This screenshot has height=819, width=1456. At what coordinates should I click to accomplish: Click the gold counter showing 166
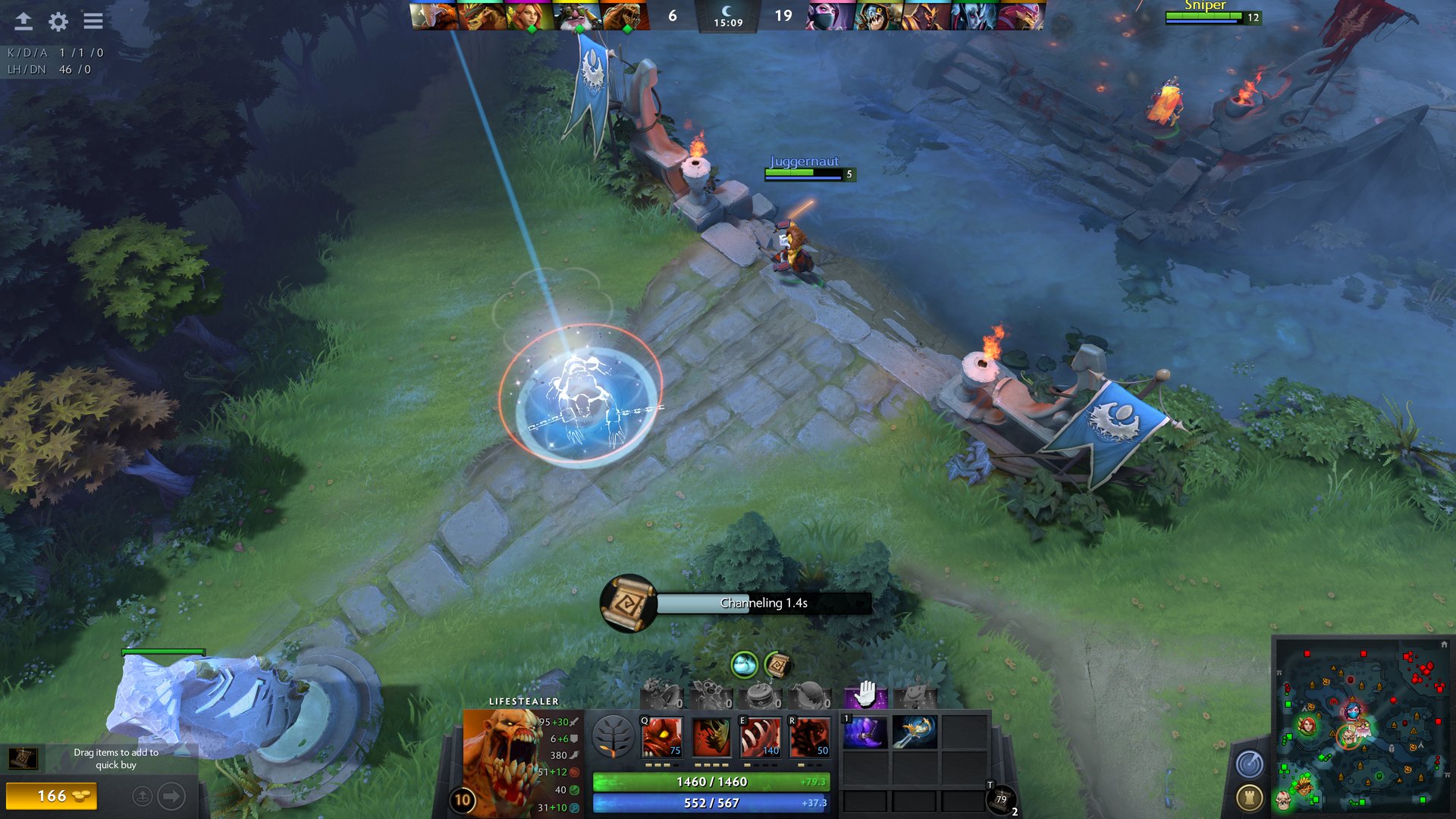[x=52, y=797]
